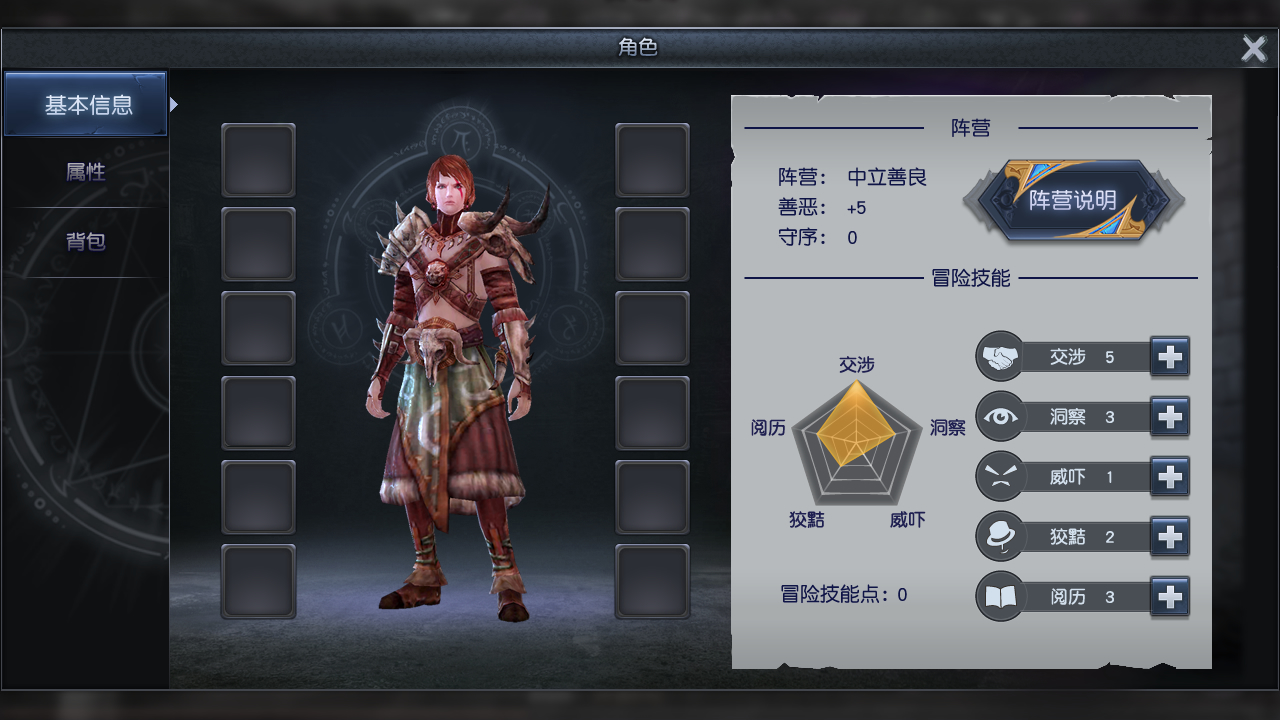This screenshot has width=1280, height=720.
Task: Increase 狡黠 skill with the plus button
Action: pos(1169,536)
